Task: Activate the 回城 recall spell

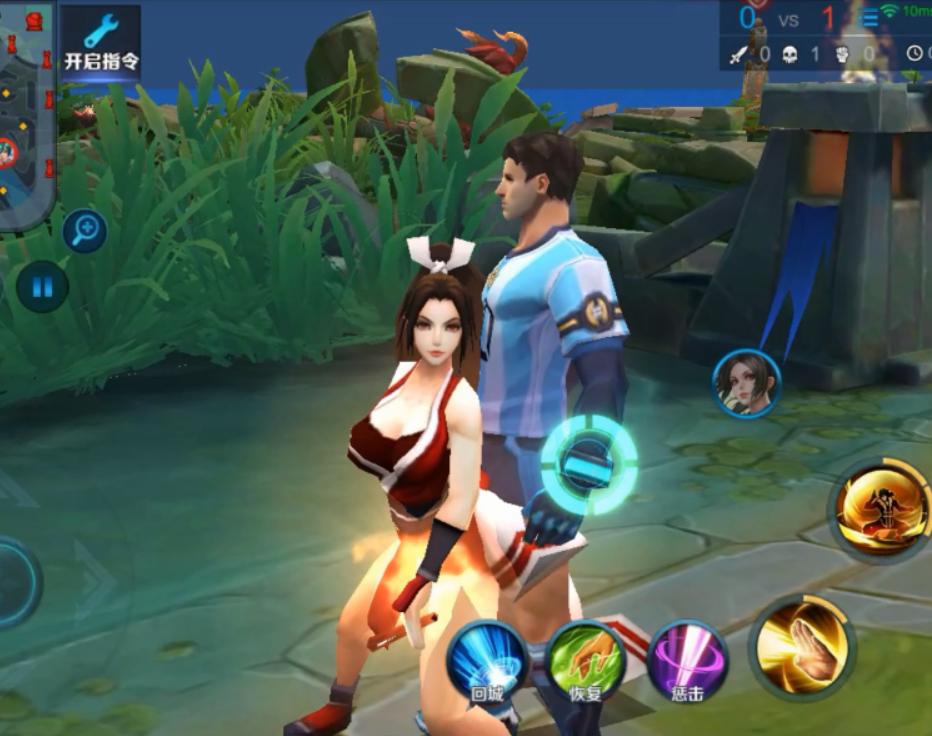Action: pos(486,661)
